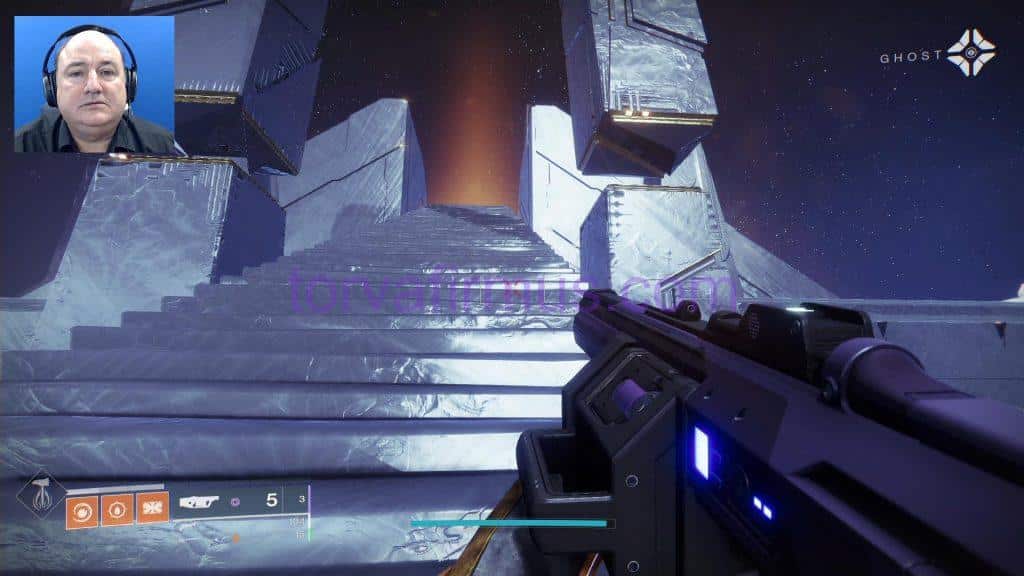
Task: Open the Ghost icon
Action: [x=970, y=53]
